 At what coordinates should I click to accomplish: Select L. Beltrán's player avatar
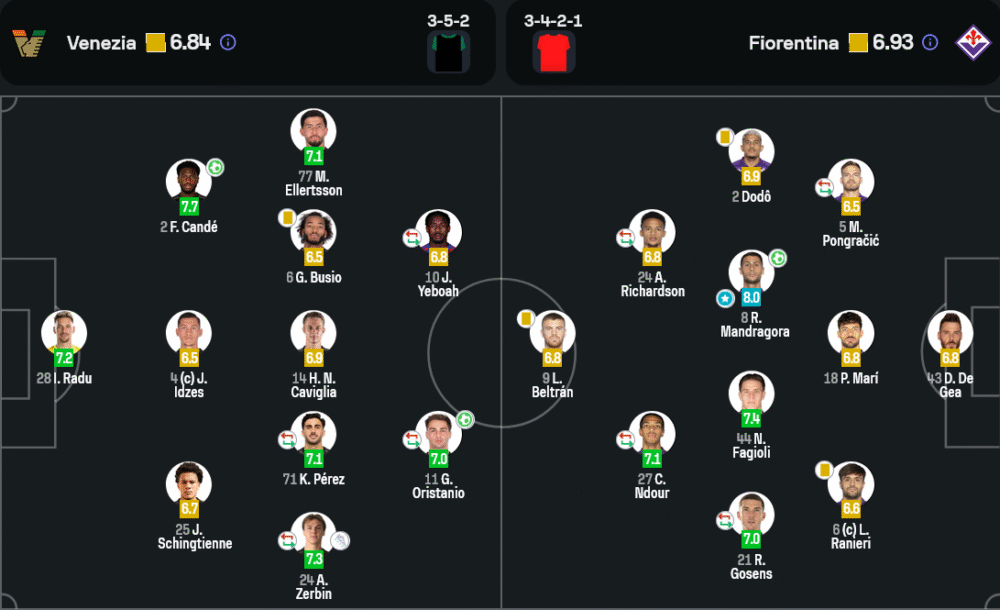point(552,333)
